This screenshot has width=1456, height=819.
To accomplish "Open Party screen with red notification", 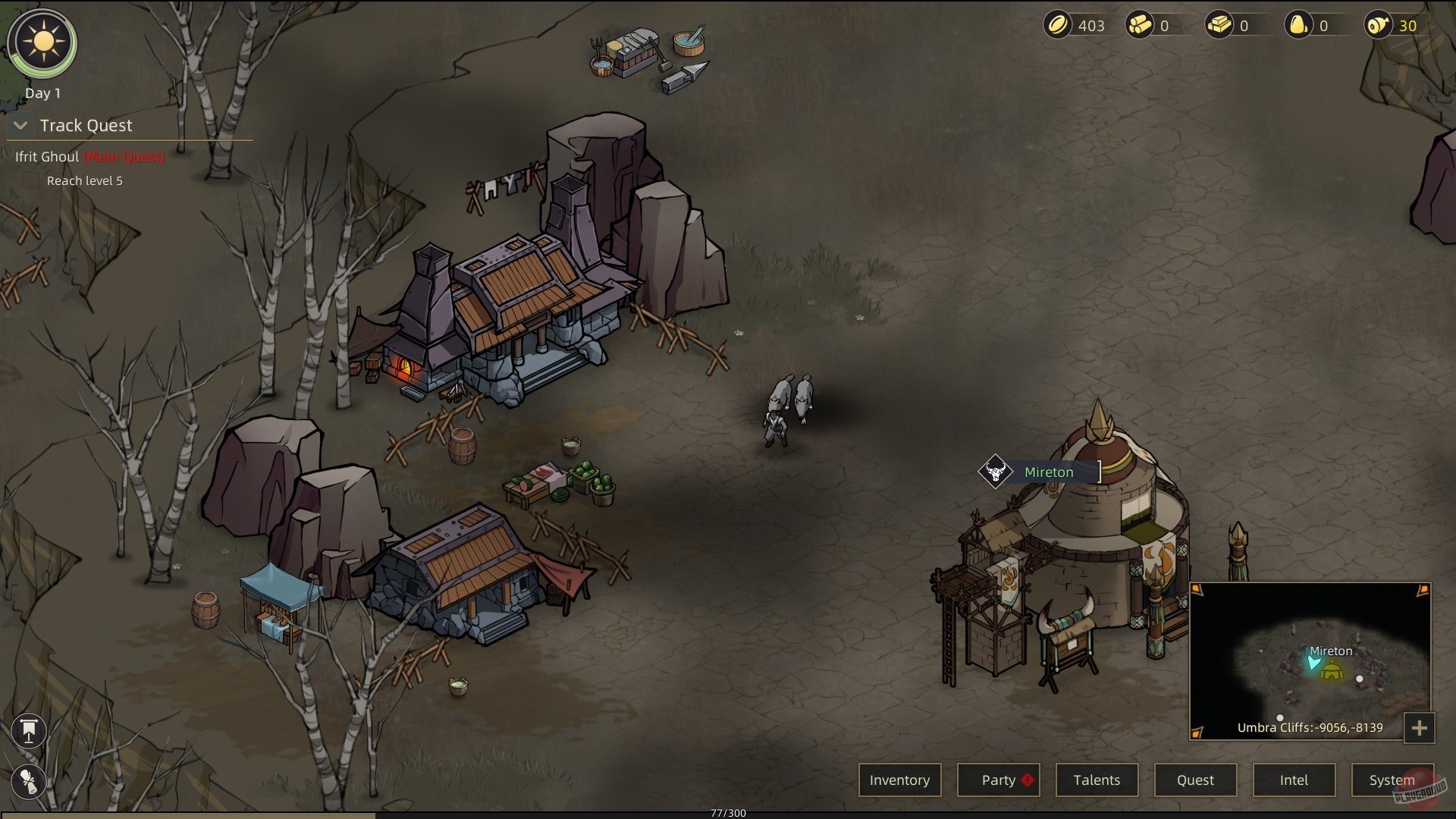I will click(x=998, y=780).
